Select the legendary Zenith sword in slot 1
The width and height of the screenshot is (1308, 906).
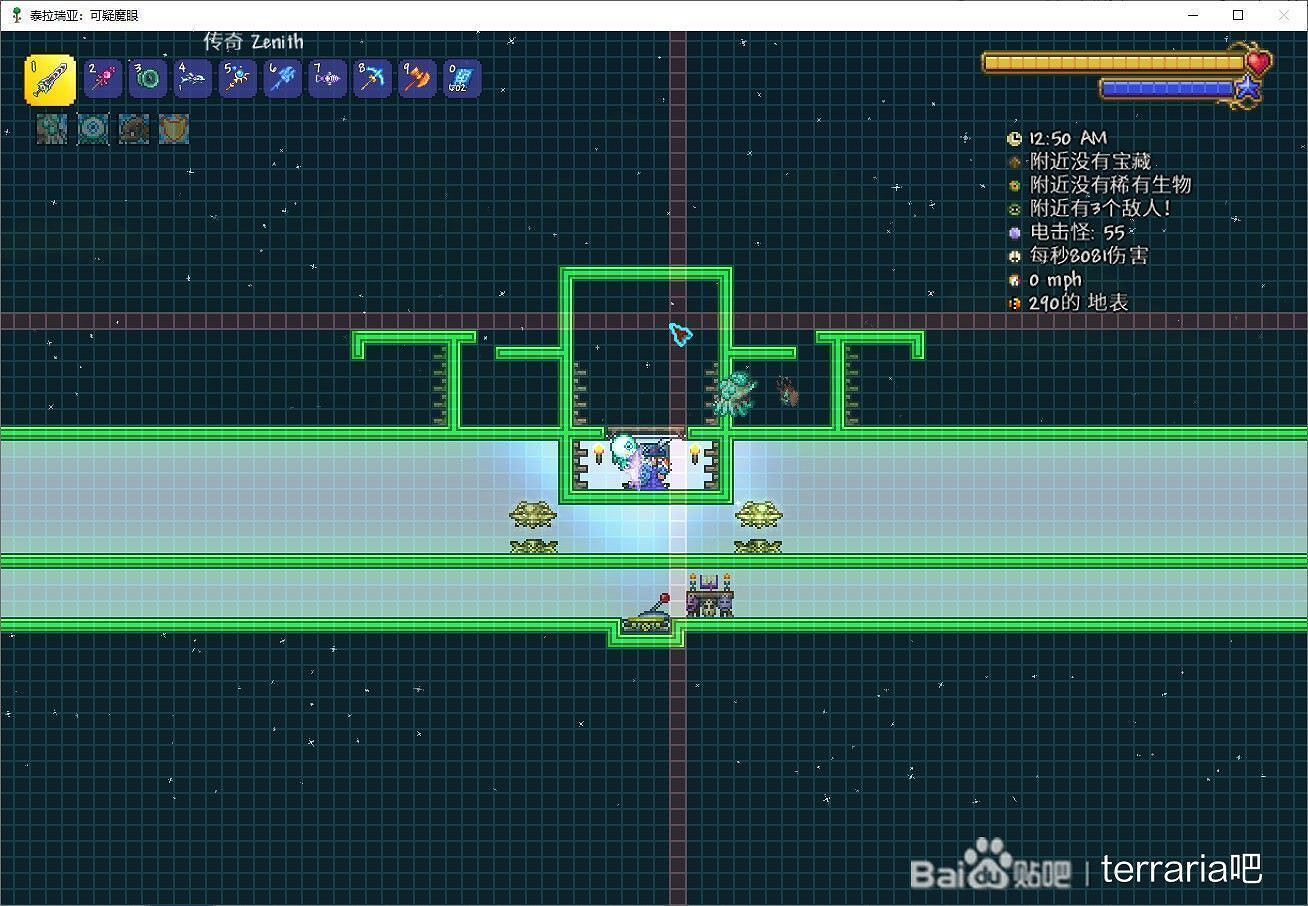click(49, 79)
